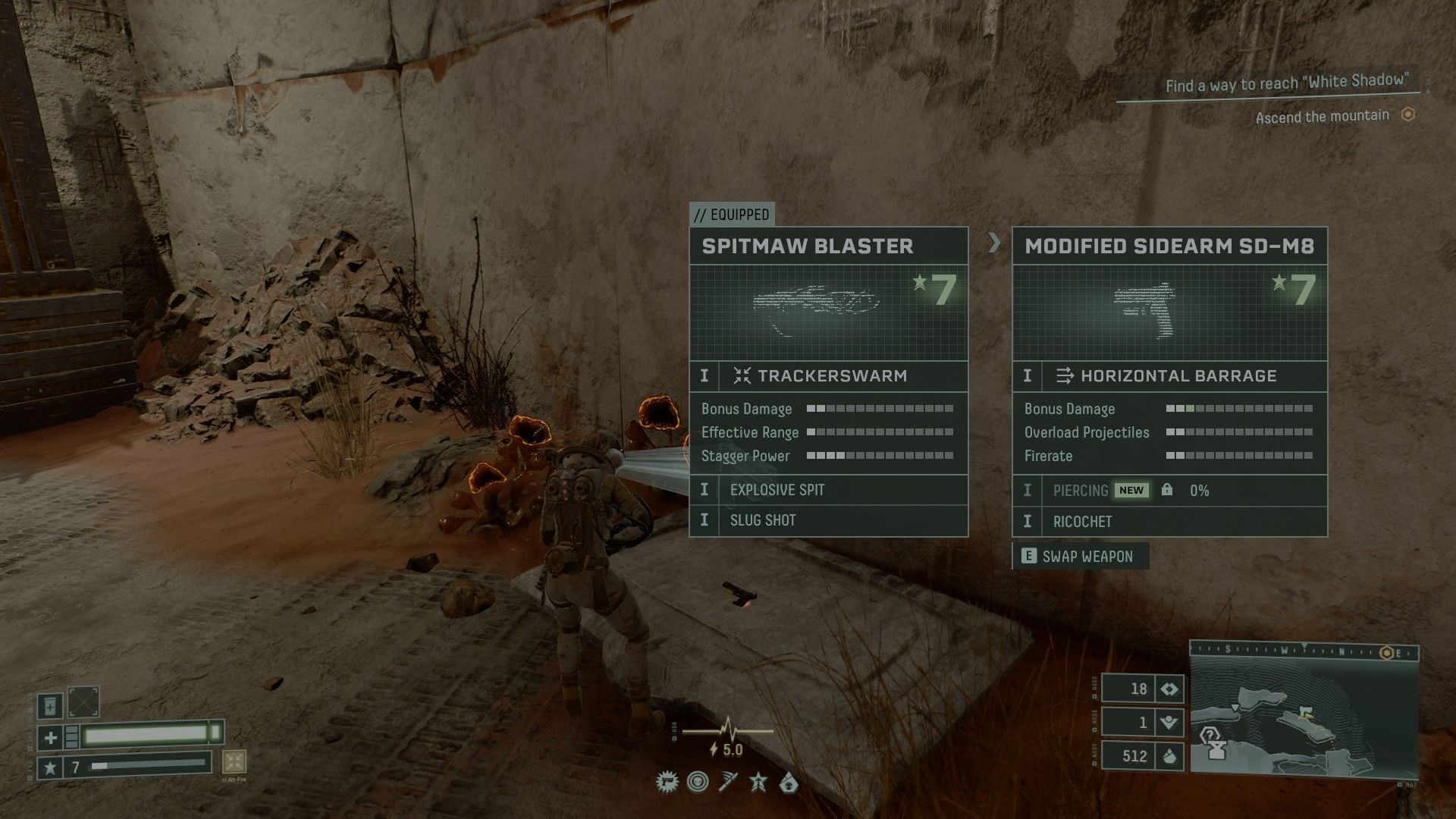The height and width of the screenshot is (819, 1456).
Task: Click the star arrow status icon
Action: 758,782
